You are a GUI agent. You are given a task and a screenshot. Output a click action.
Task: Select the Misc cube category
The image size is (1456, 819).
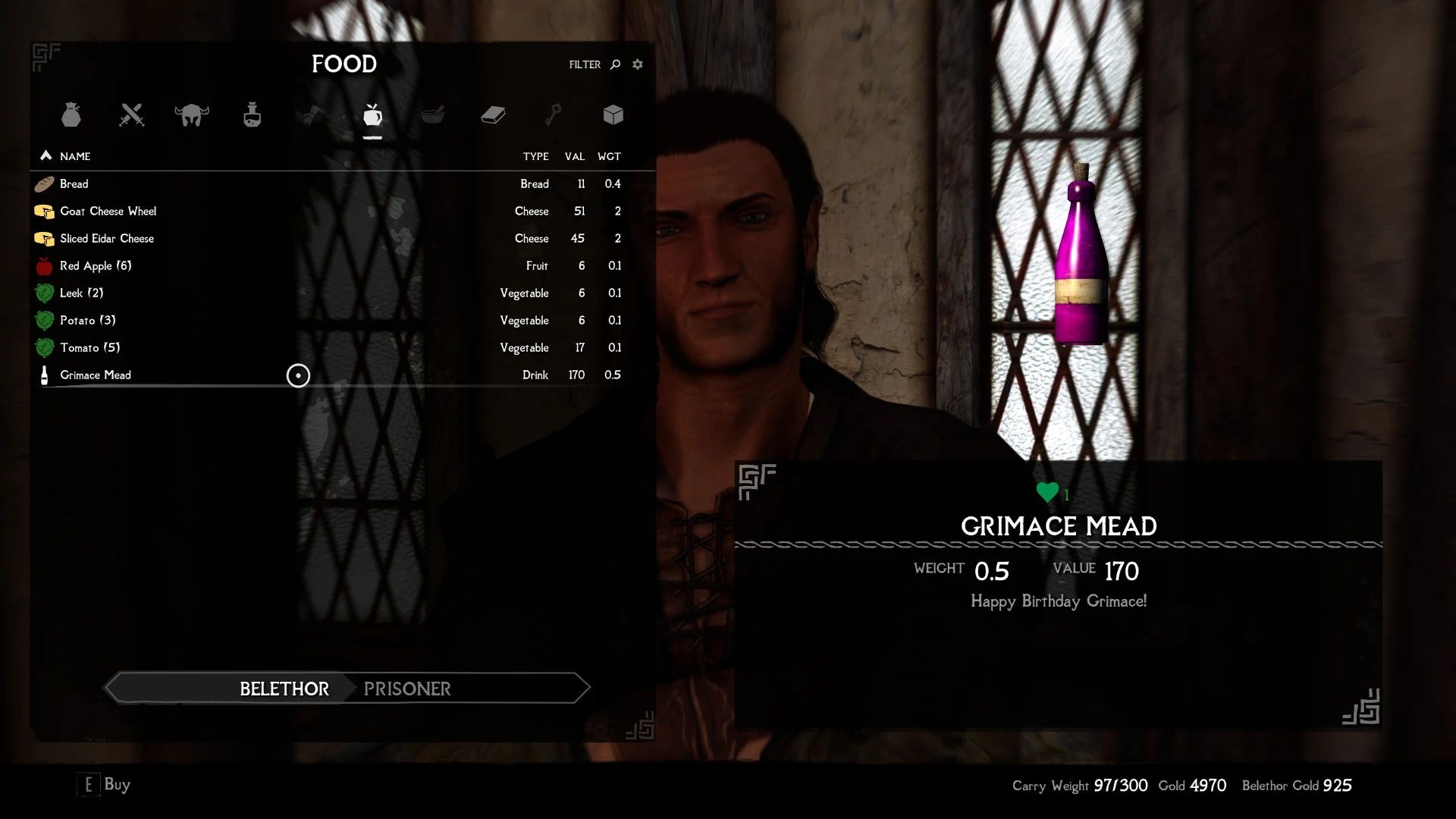612,115
